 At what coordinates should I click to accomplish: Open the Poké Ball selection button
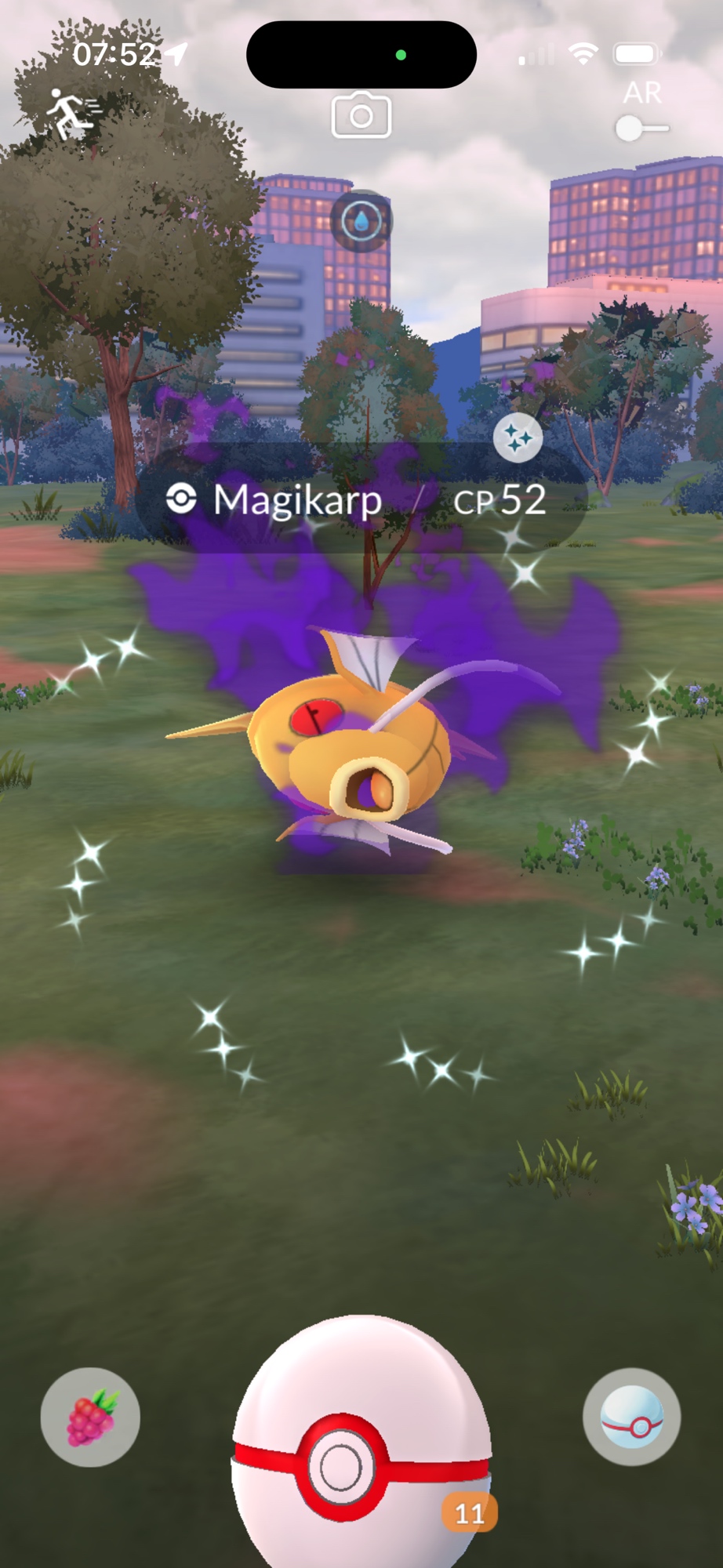coord(631,1417)
